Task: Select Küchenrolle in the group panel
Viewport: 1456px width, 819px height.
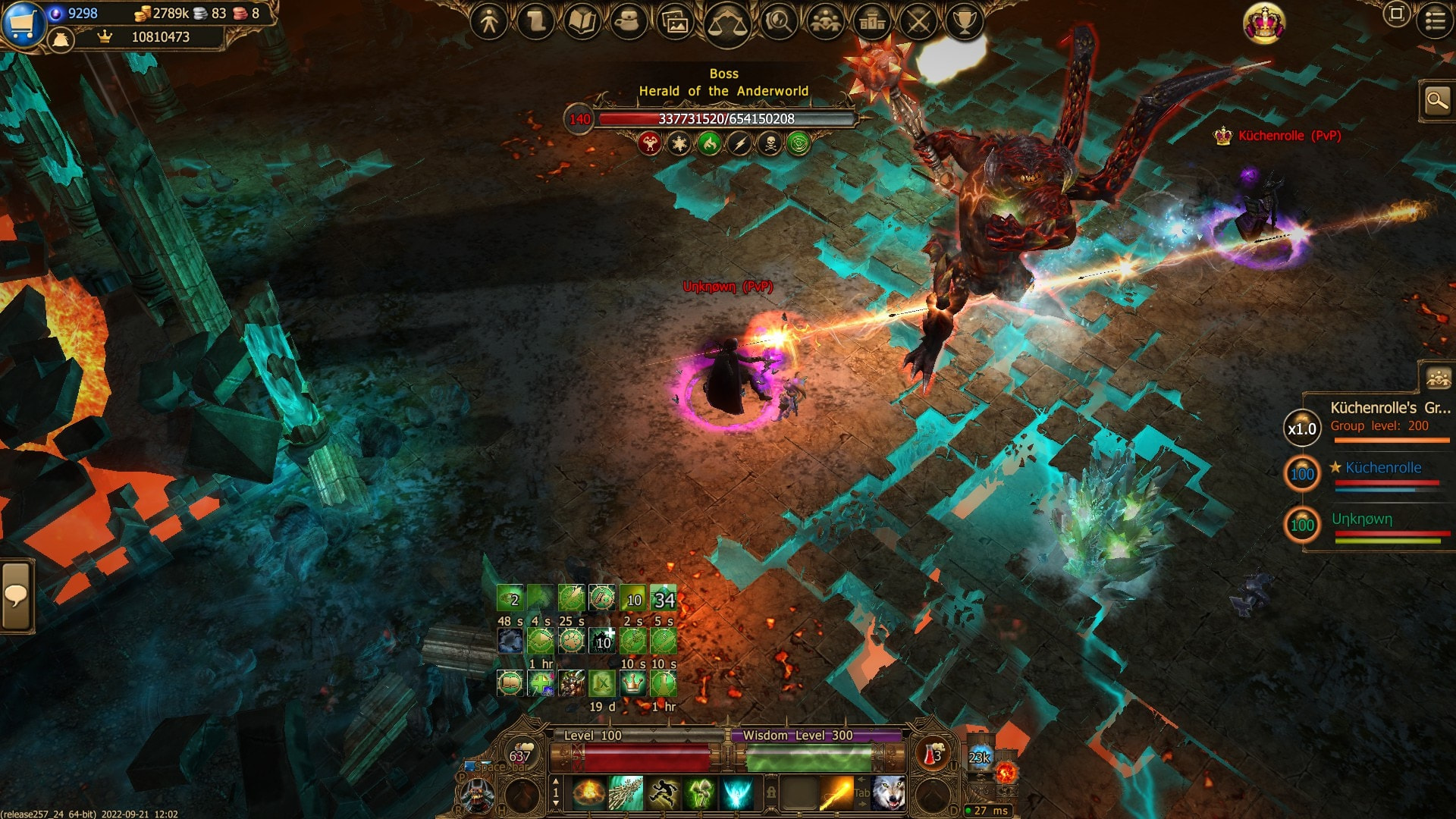Action: [1383, 468]
